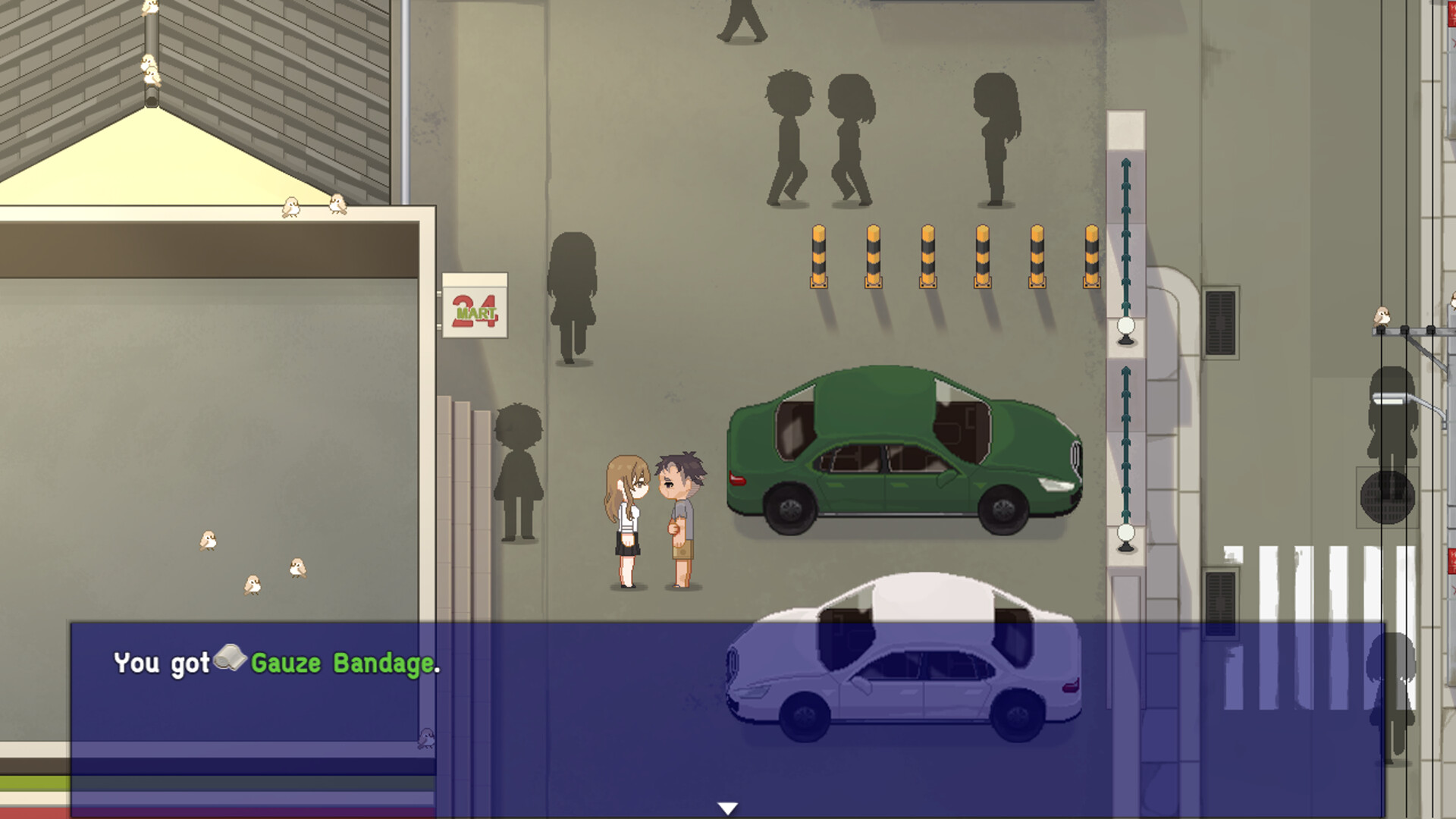Click the Gauze Bandage item icon
This screenshot has height=819, width=1456.
(230, 663)
